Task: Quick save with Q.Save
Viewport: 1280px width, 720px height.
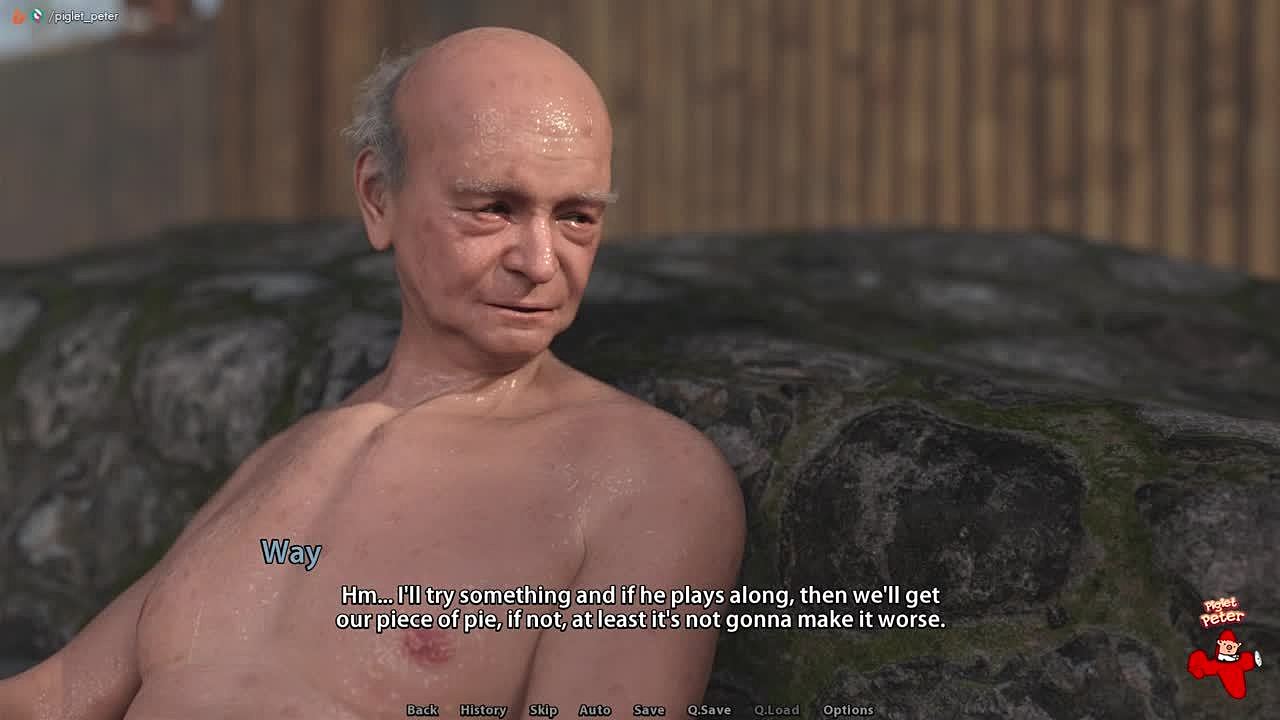Action: (x=709, y=710)
